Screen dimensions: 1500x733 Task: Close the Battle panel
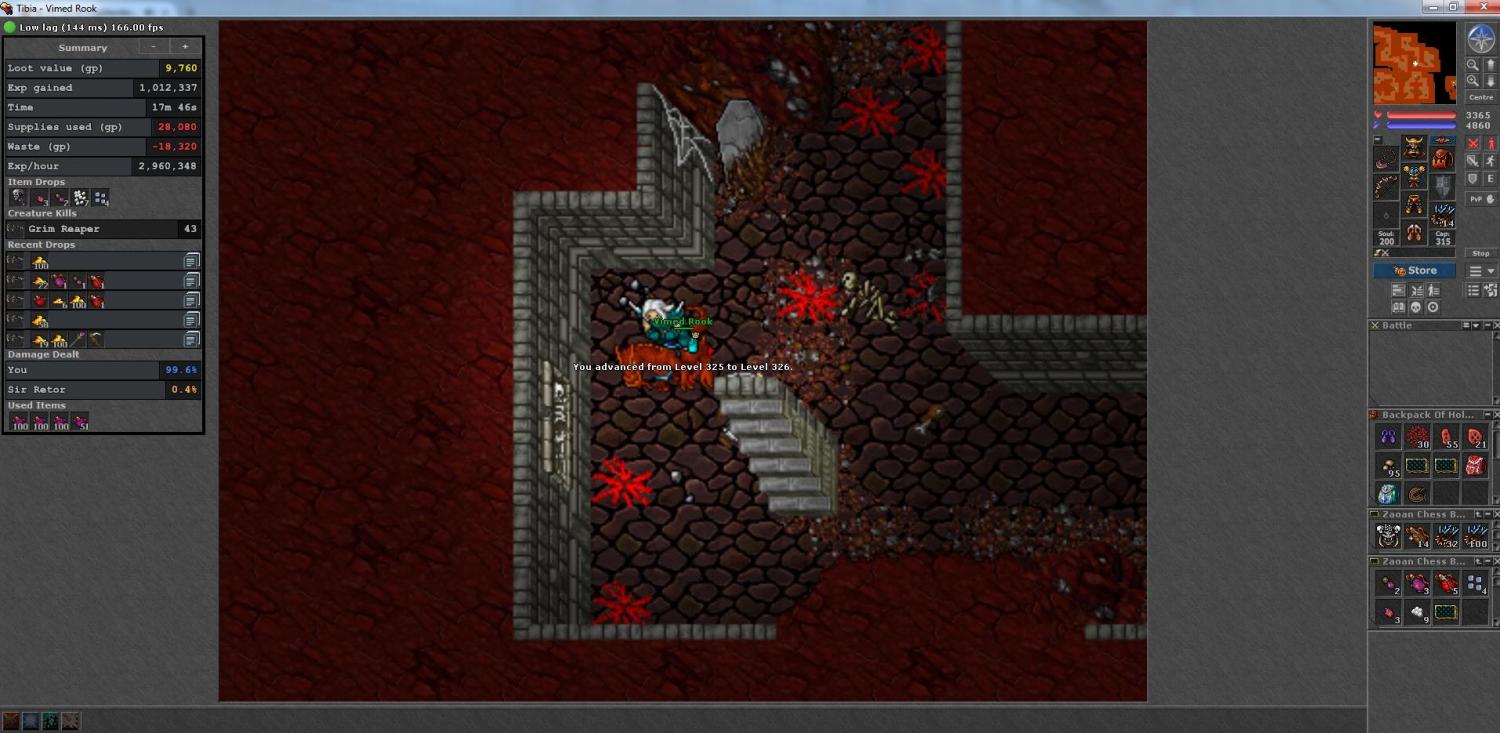pos(1494,326)
